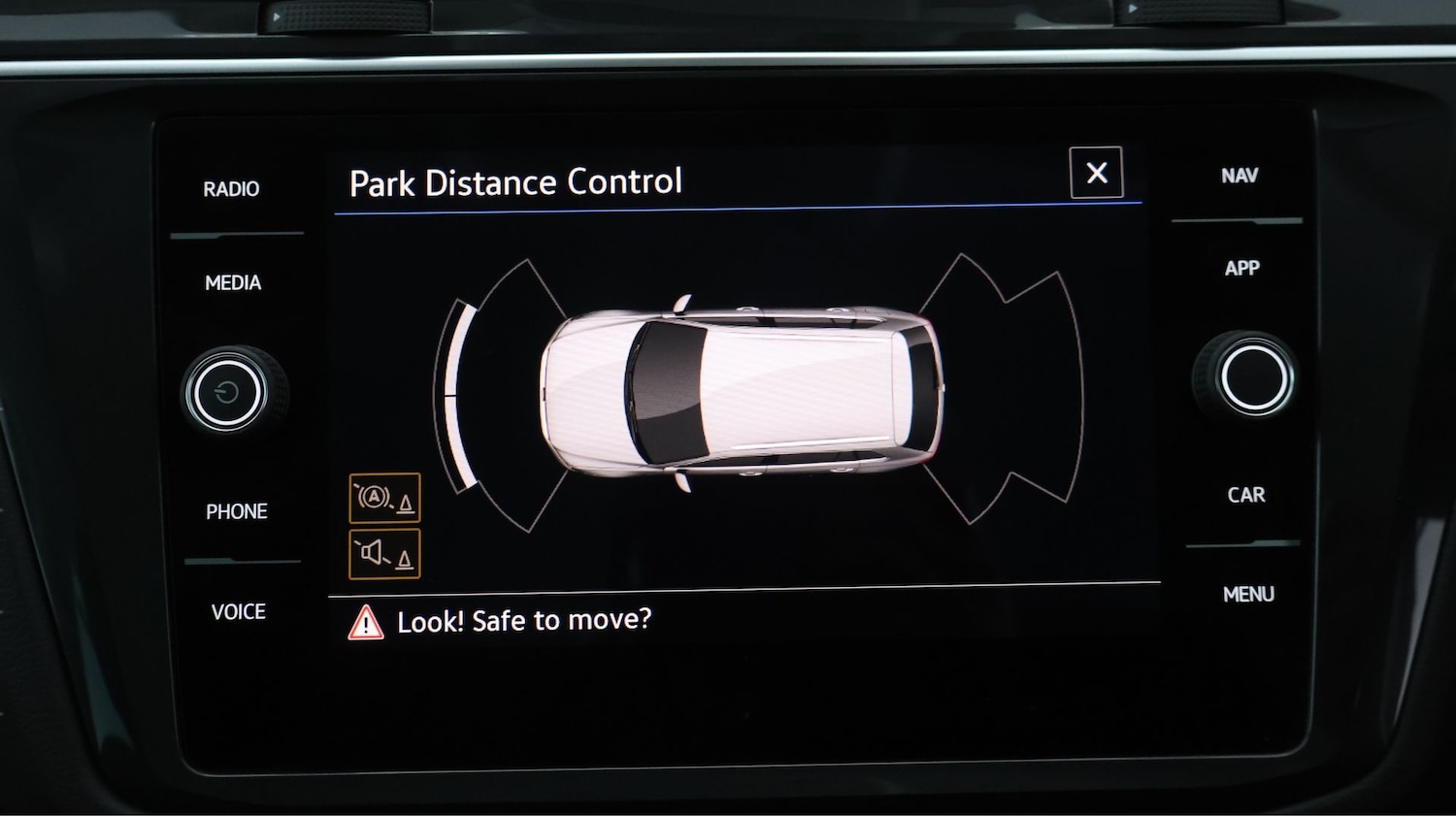This screenshot has height=816, width=1456.
Task: Open NAV navigation
Action: [1239, 176]
